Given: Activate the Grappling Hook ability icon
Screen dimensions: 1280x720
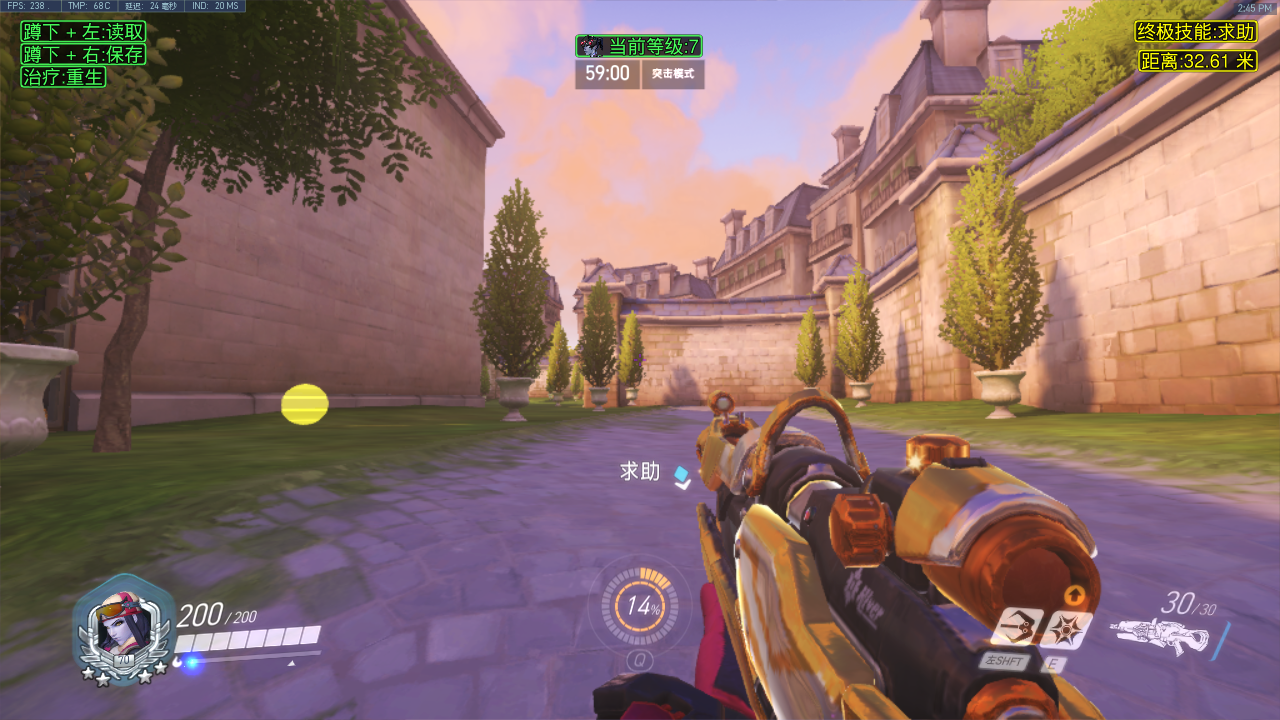Looking at the screenshot, I should [1017, 627].
